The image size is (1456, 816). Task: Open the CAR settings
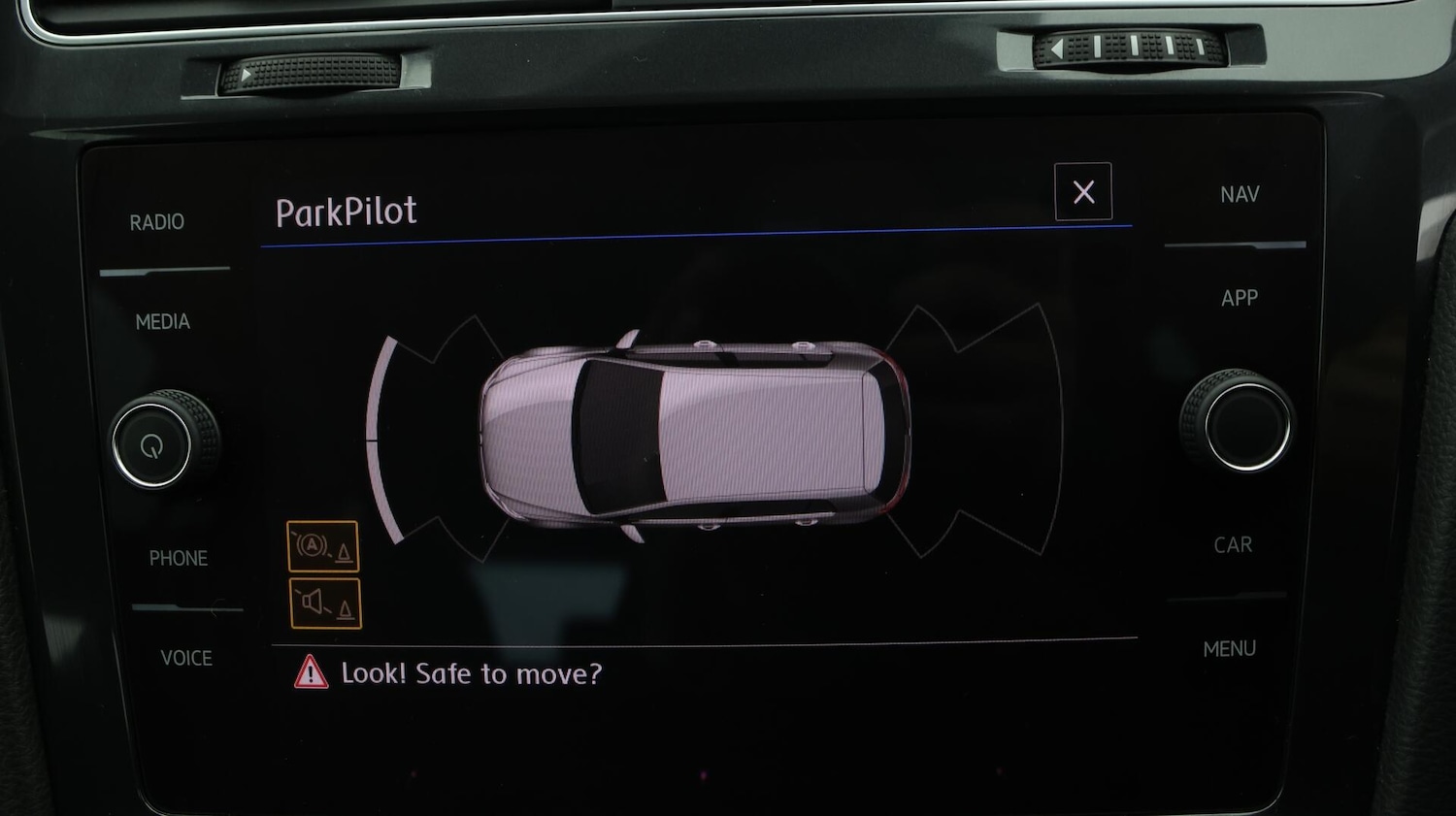[1233, 544]
